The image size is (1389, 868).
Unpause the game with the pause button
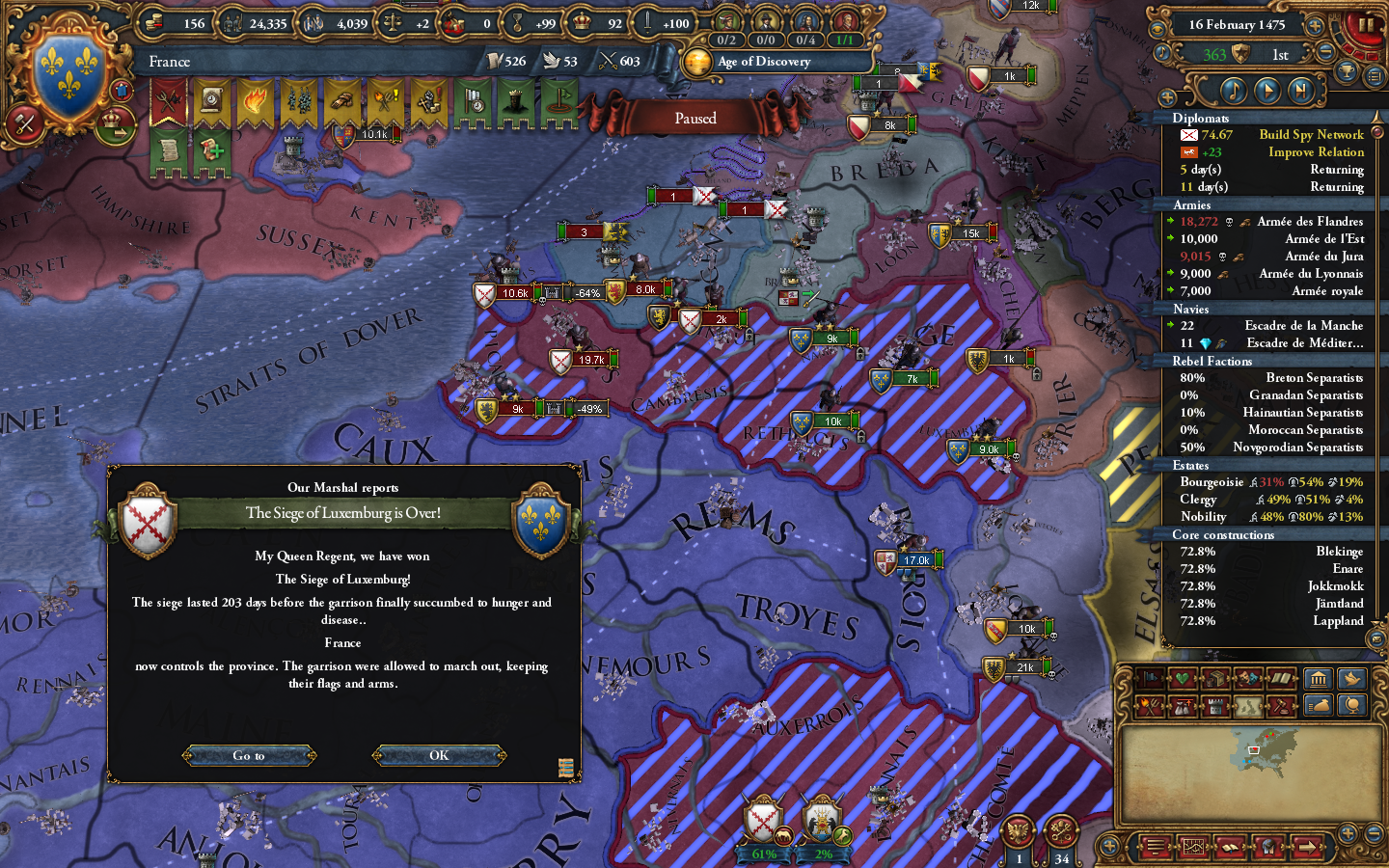point(1367,25)
